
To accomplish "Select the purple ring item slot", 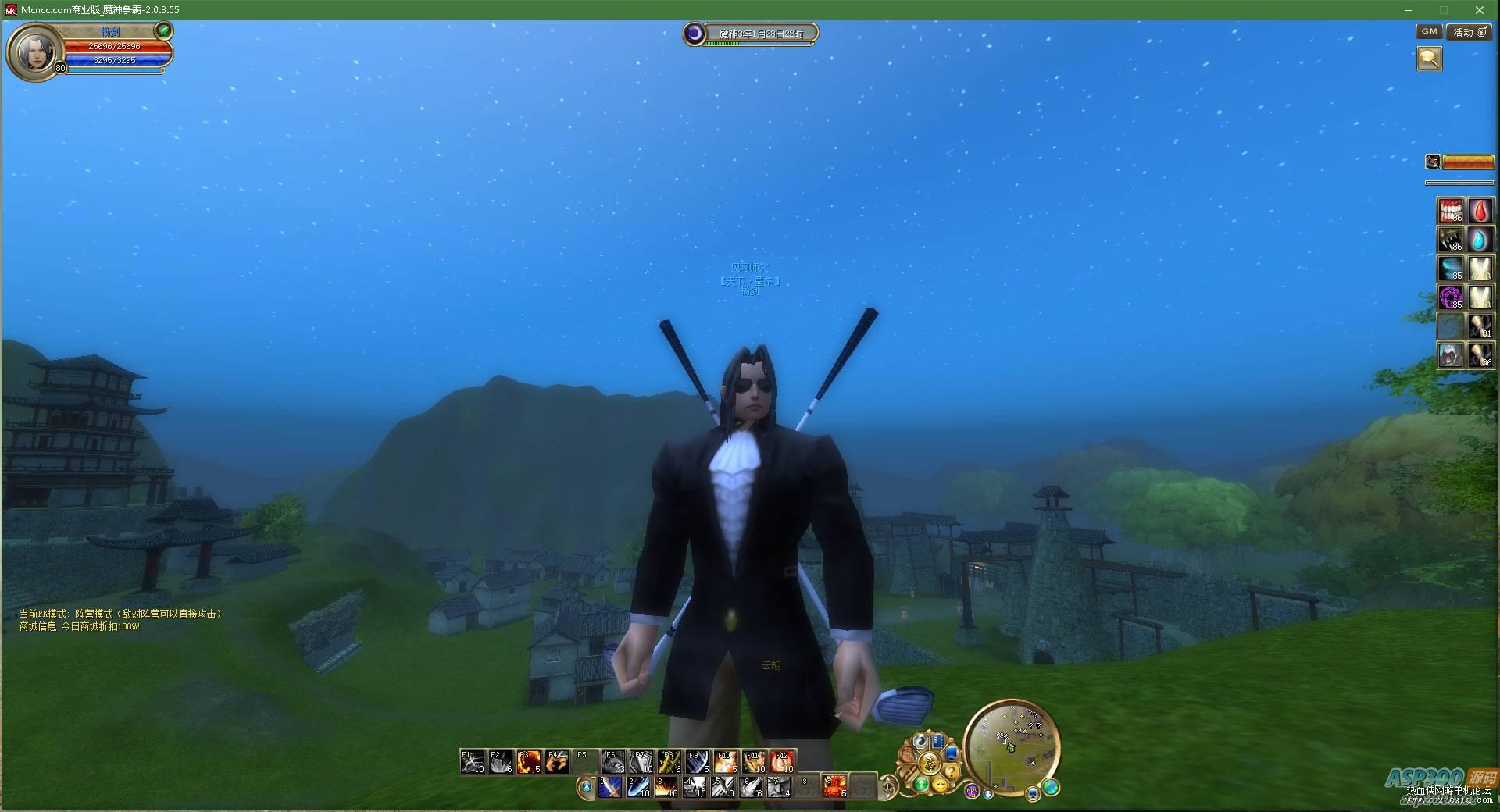I will pos(1451,297).
